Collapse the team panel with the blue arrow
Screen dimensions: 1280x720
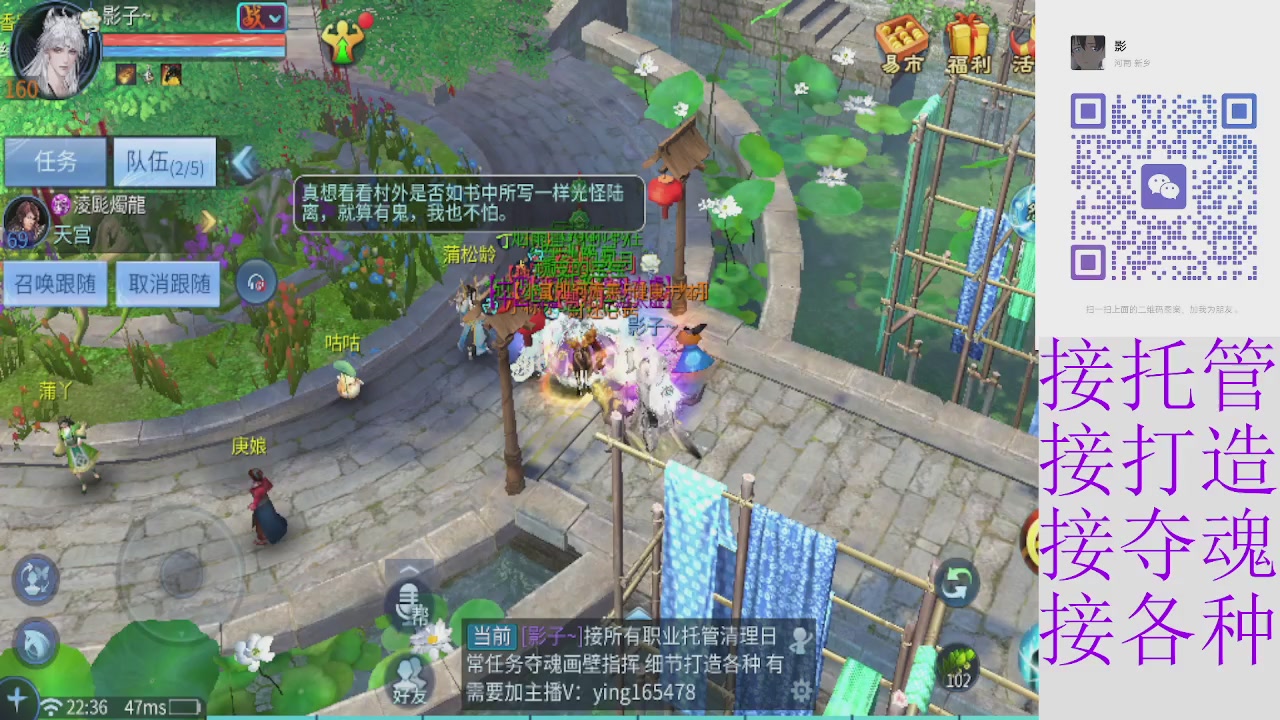[x=245, y=163]
